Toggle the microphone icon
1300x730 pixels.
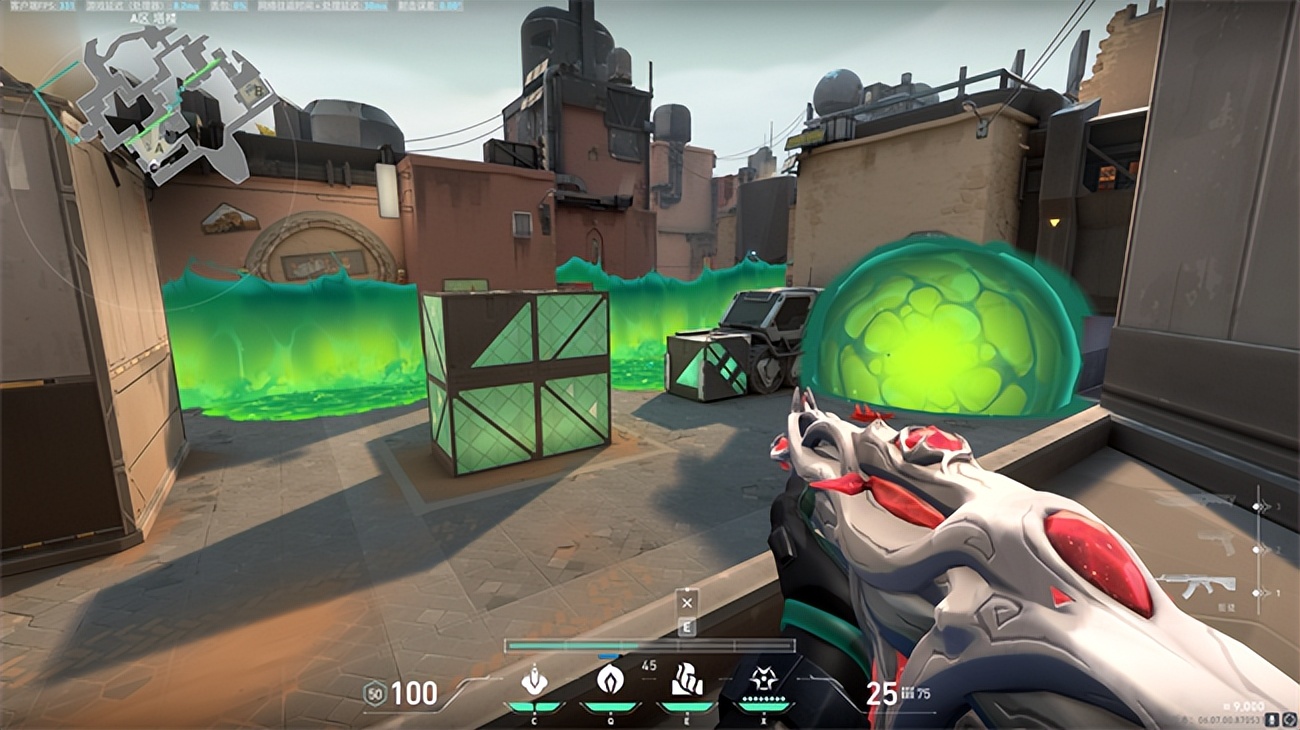pos(1271,719)
